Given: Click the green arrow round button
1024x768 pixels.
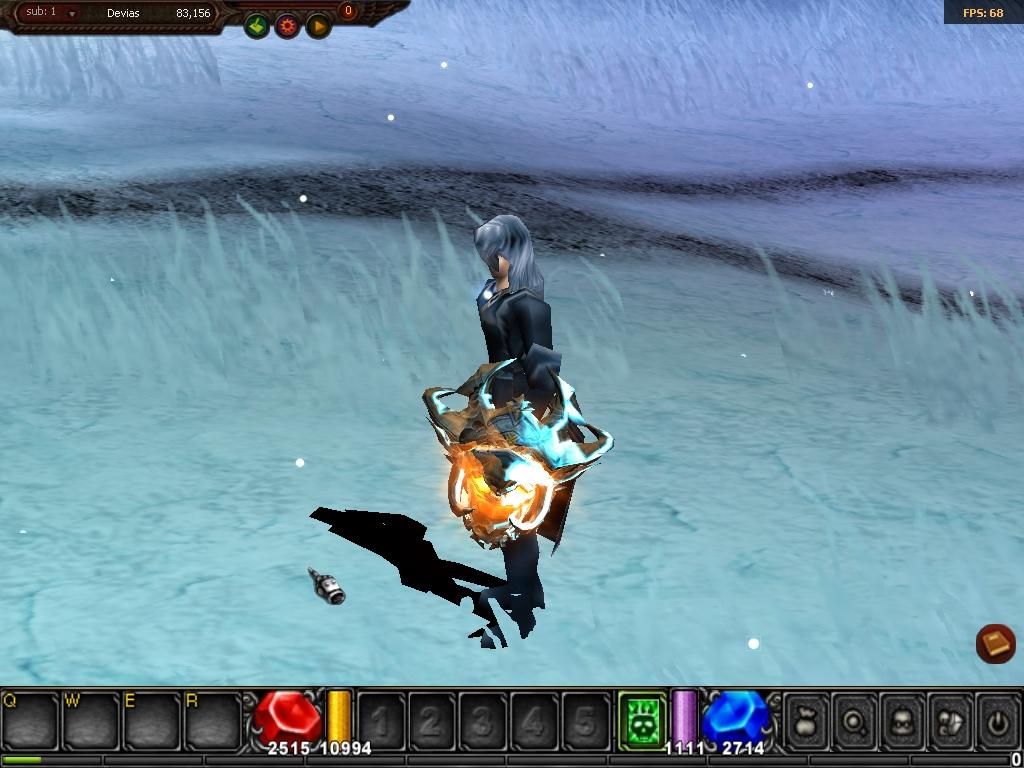Looking at the screenshot, I should pos(257,26).
